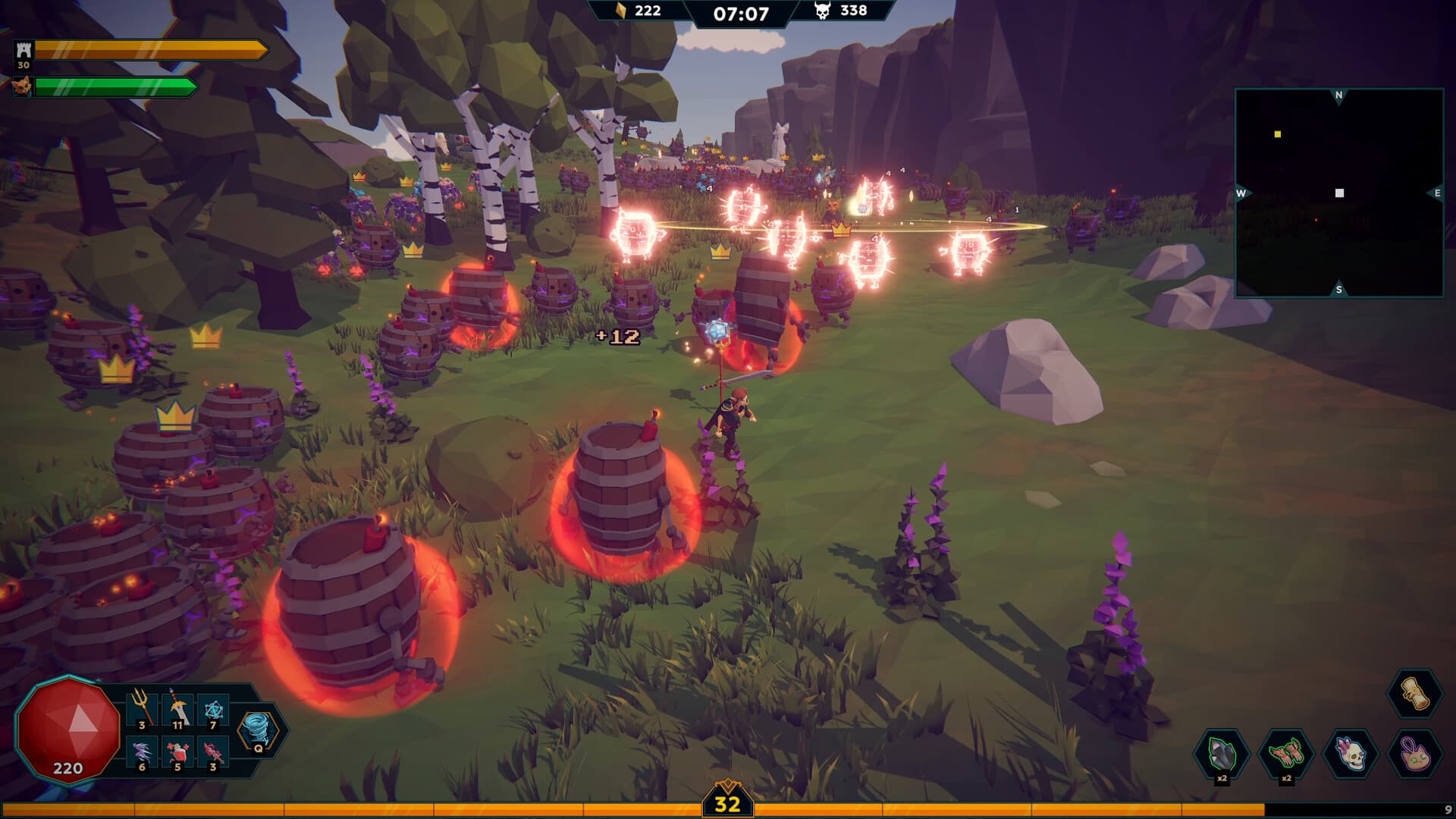
Task: Select the sword icon showing 11 uses
Action: pos(180,707)
